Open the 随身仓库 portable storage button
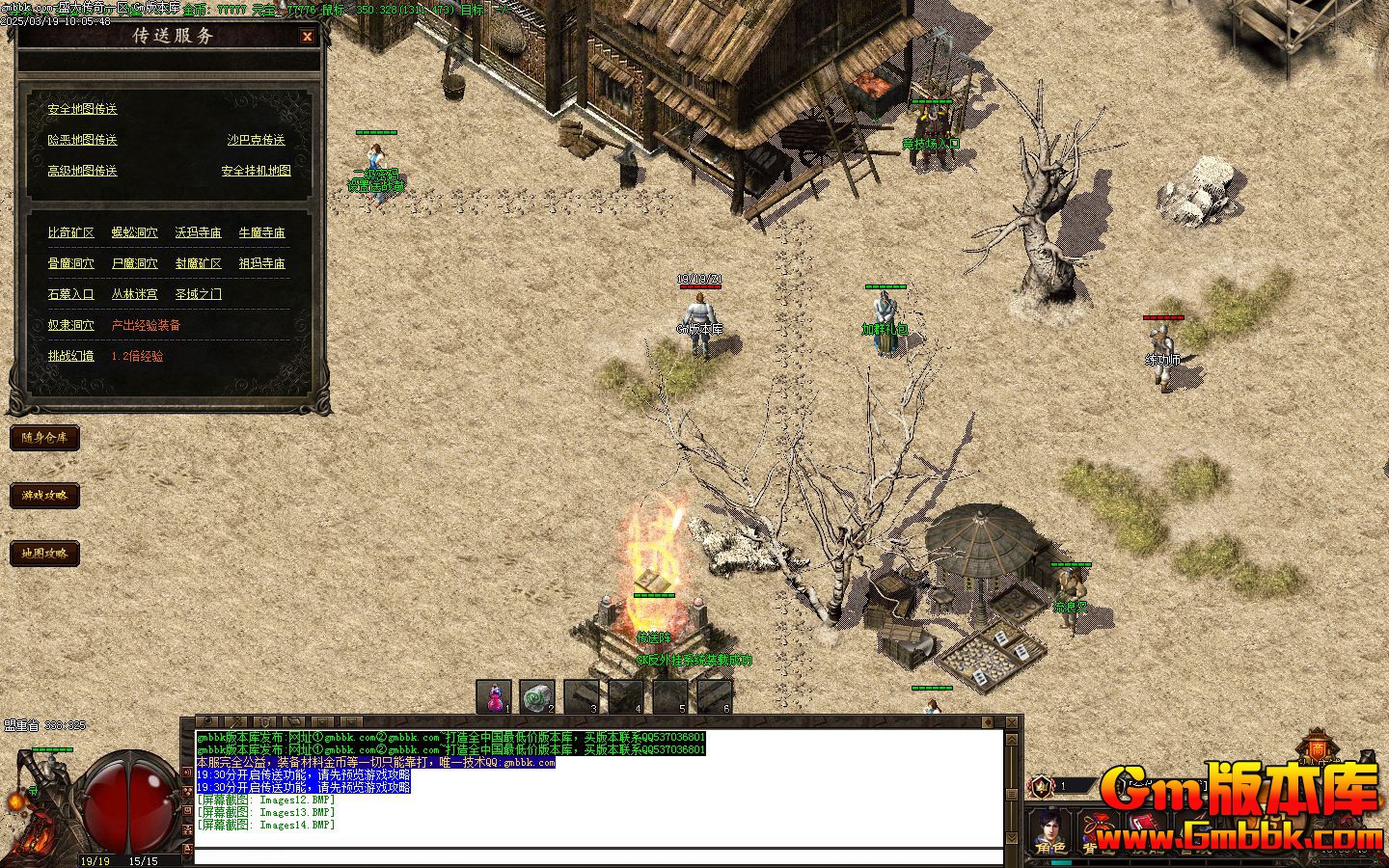The height and width of the screenshot is (868, 1389). pyautogui.click(x=44, y=438)
